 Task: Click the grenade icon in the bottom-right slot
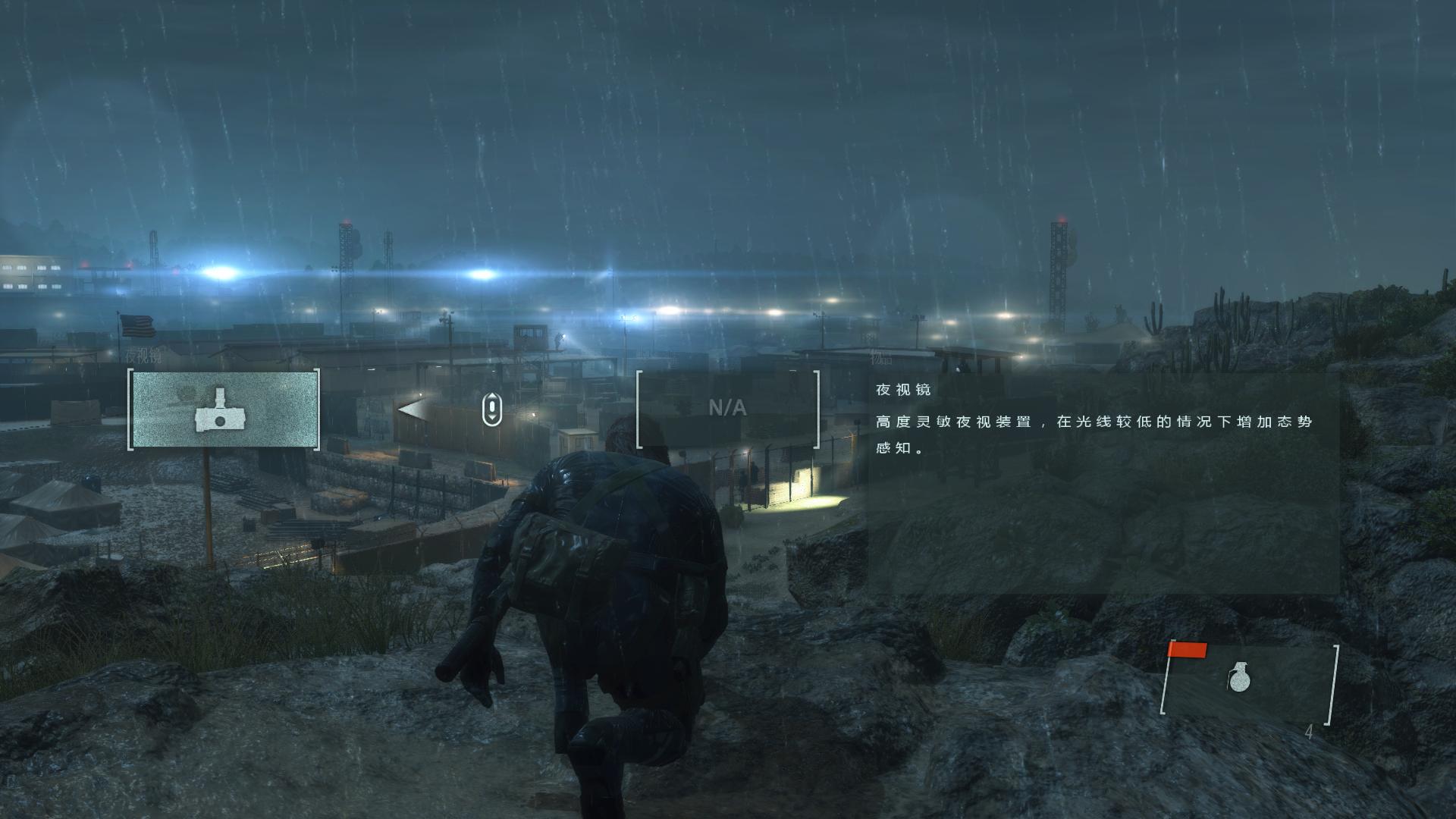[1240, 677]
